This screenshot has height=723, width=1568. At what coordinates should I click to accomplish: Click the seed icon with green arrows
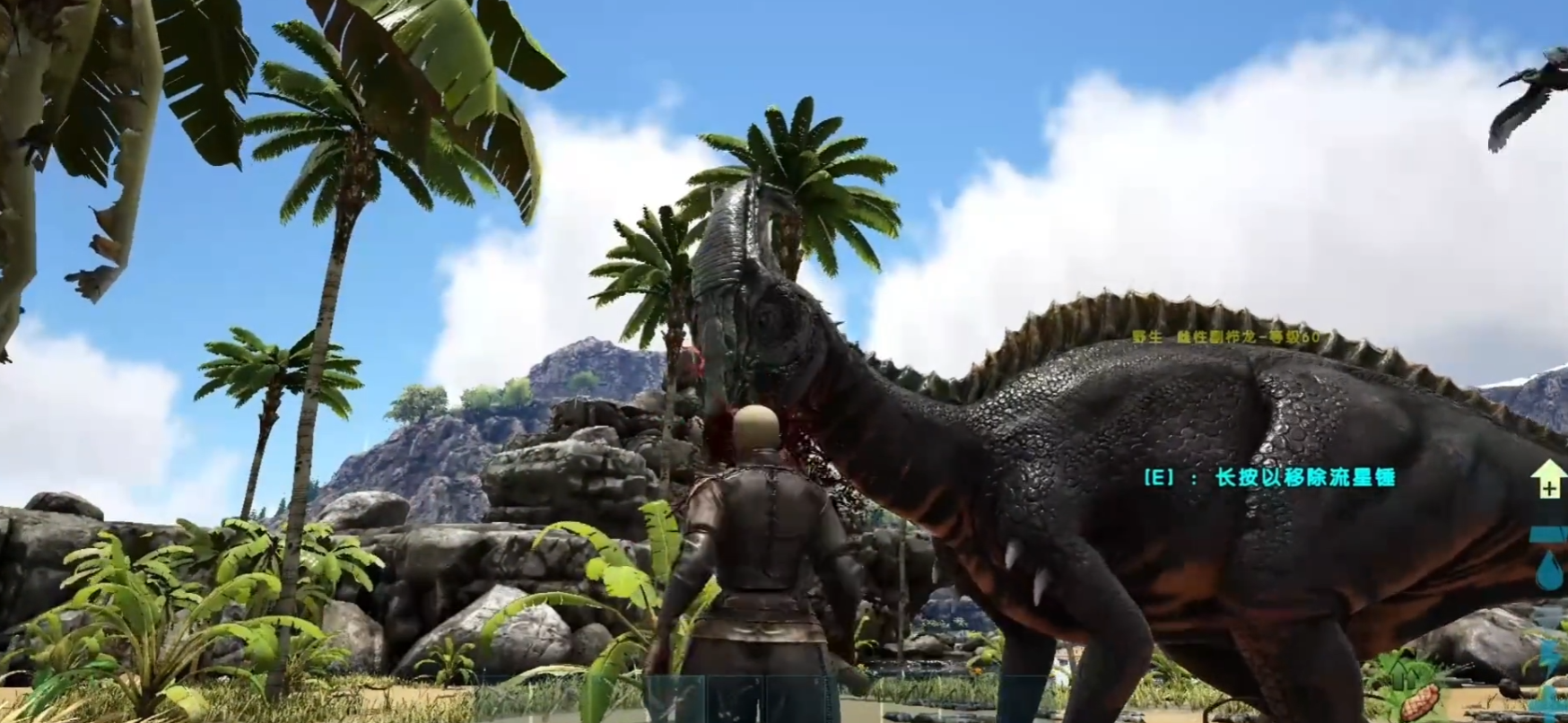point(1408,689)
